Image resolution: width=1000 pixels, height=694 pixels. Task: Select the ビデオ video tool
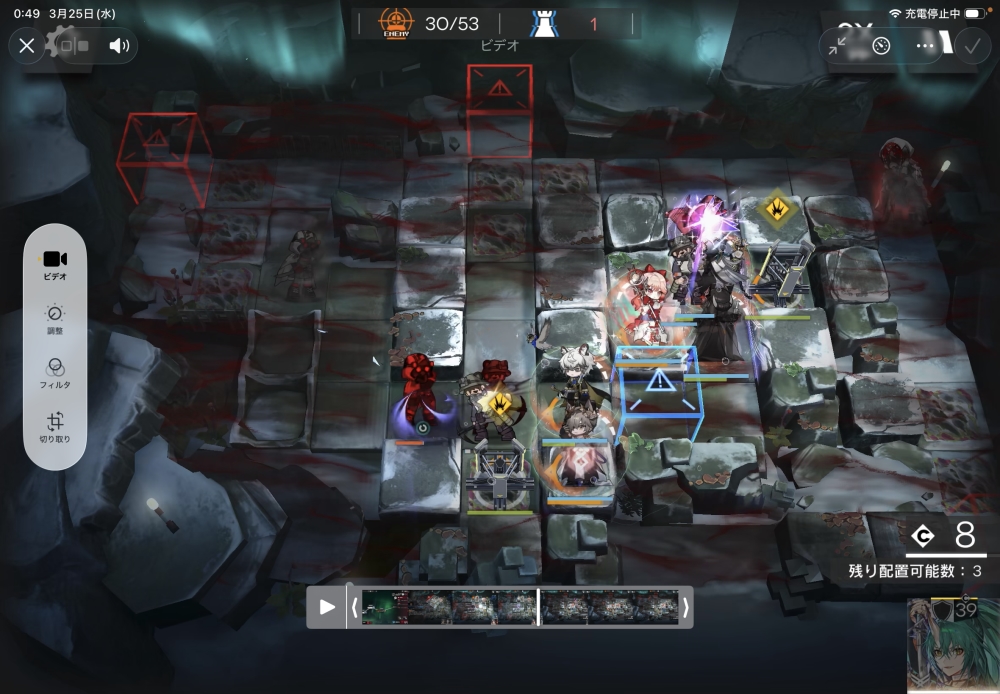pyautogui.click(x=55, y=264)
